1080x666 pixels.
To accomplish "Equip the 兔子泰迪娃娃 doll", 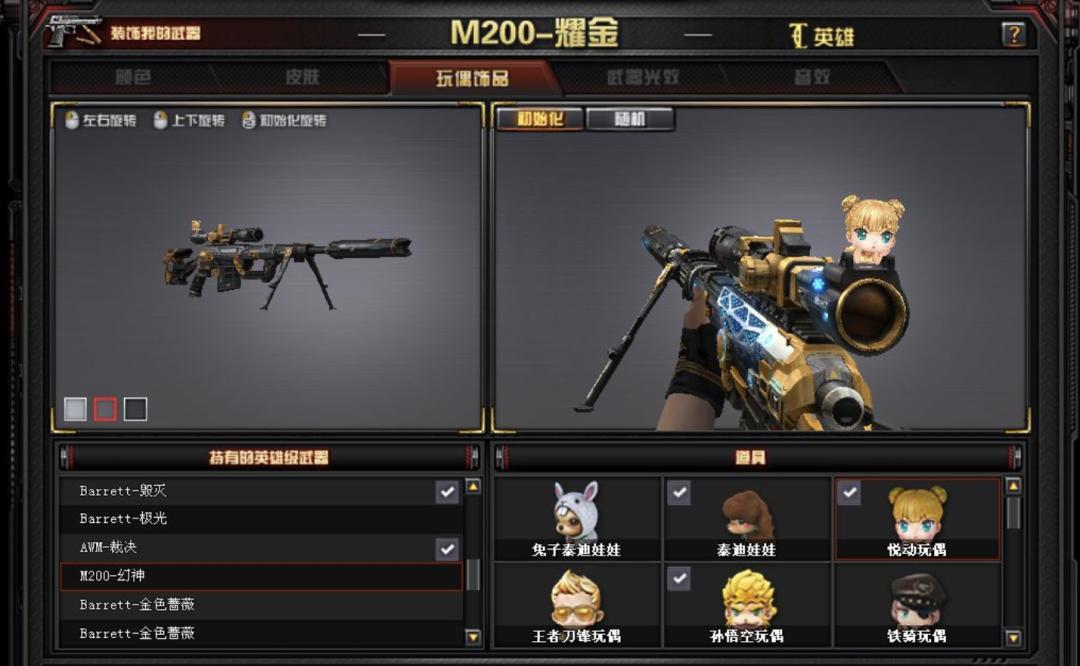I will [x=576, y=517].
